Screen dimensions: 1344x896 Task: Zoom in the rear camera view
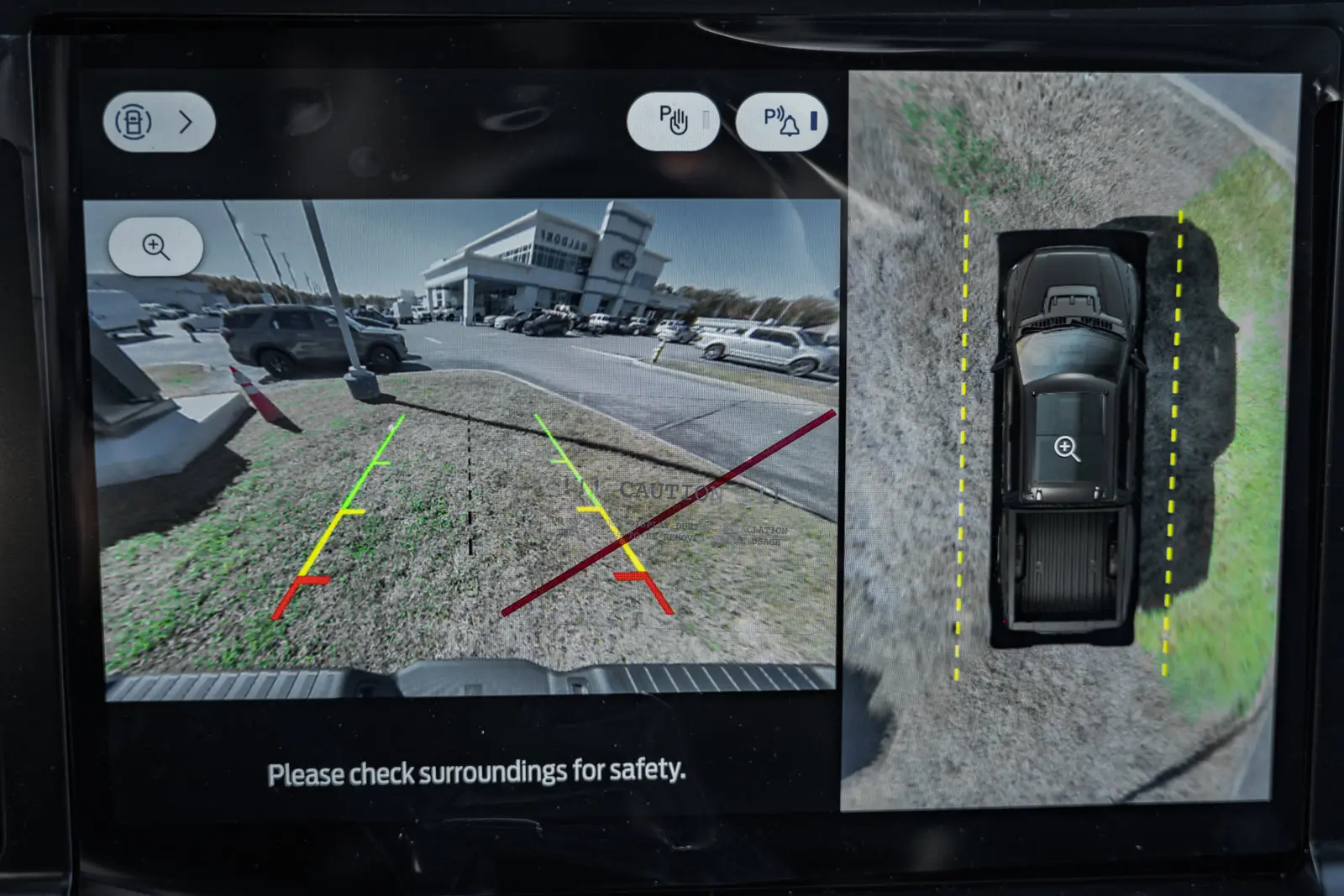pyautogui.click(x=156, y=247)
